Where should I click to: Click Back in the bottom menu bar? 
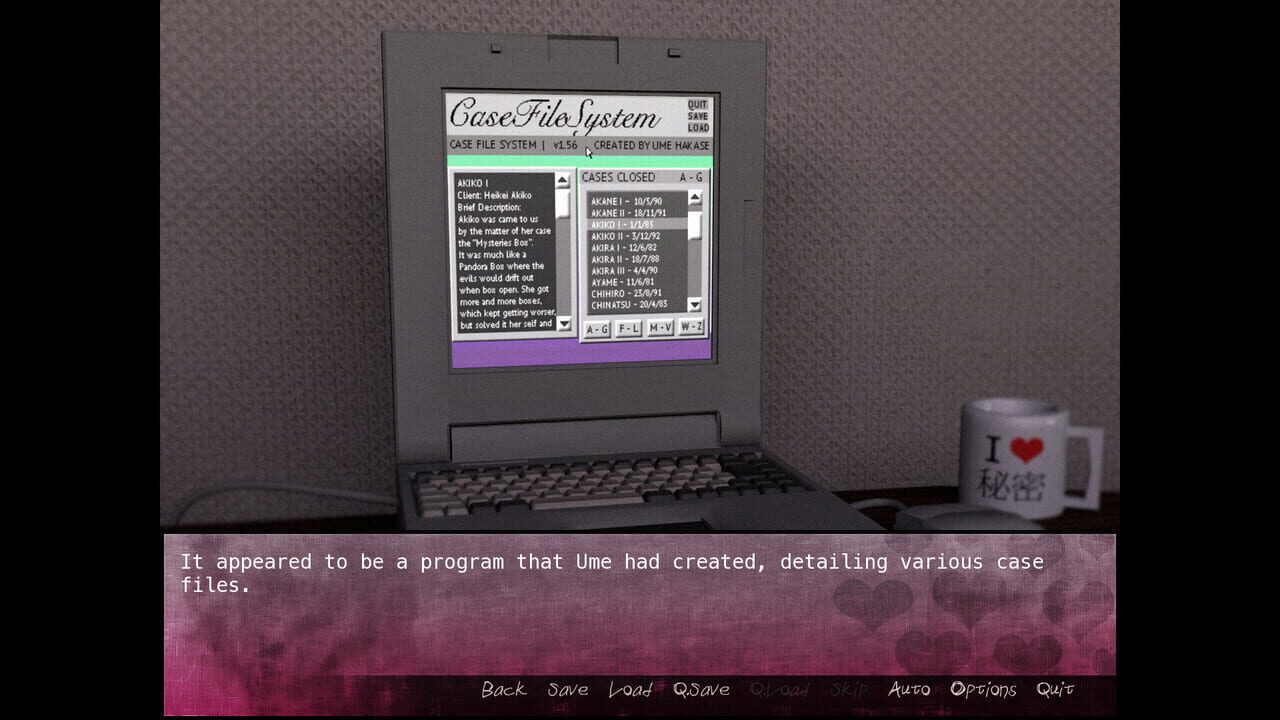click(503, 688)
